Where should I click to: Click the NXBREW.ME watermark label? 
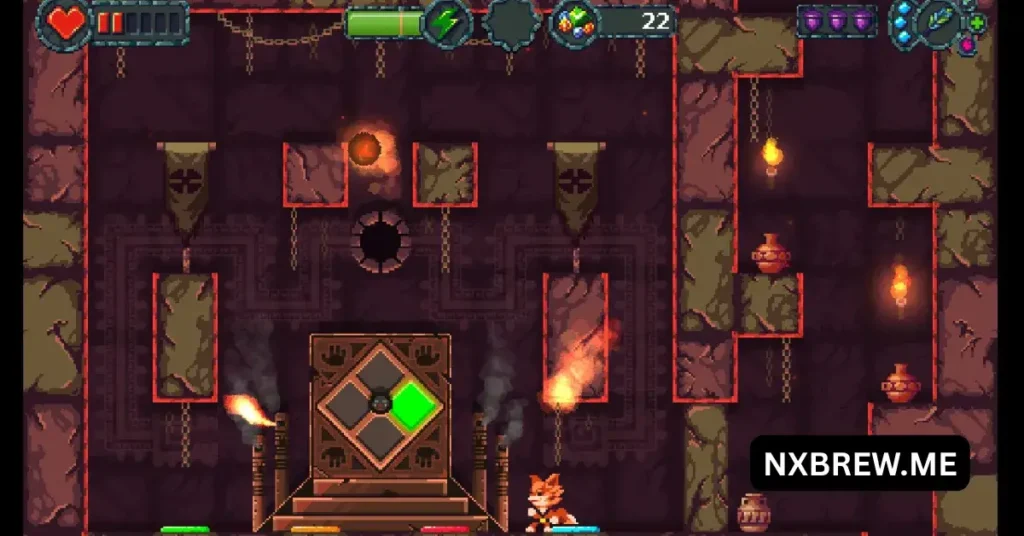point(860,464)
